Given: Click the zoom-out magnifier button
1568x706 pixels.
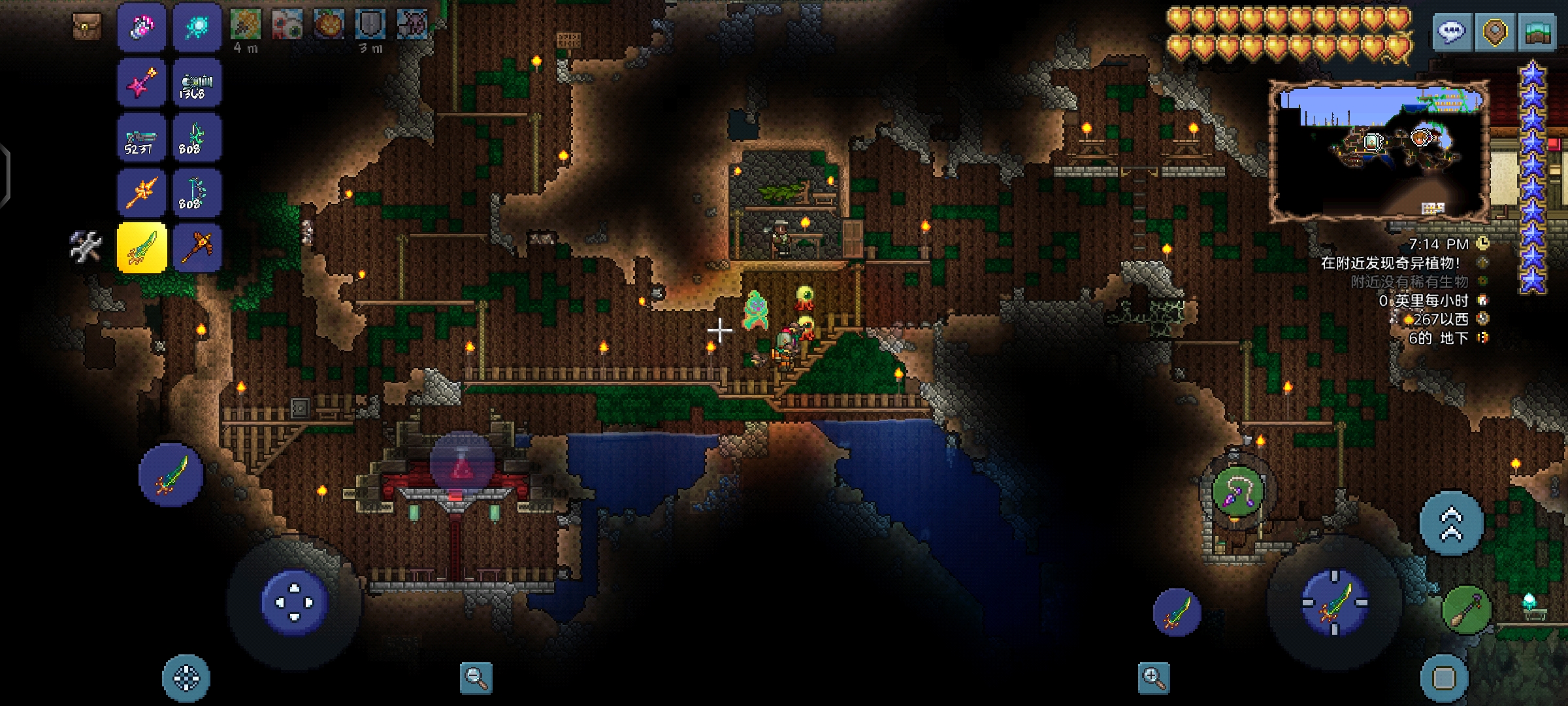Looking at the screenshot, I should pyautogui.click(x=476, y=678).
